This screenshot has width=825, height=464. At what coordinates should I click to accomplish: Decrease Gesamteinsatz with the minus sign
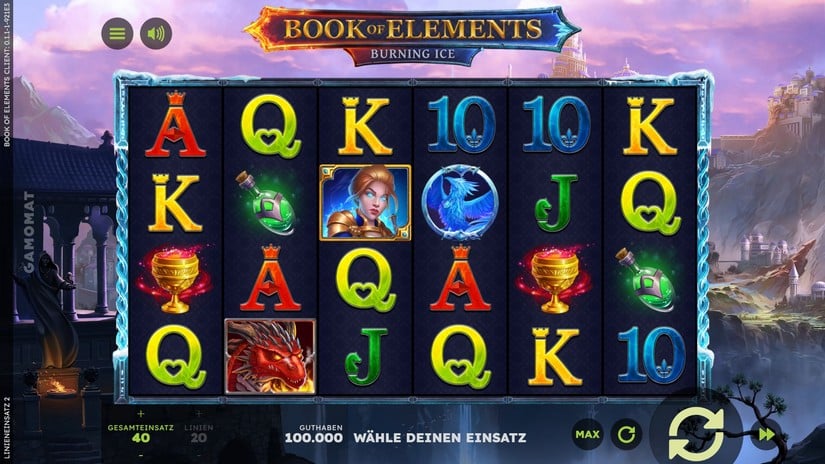pyautogui.click(x=140, y=453)
